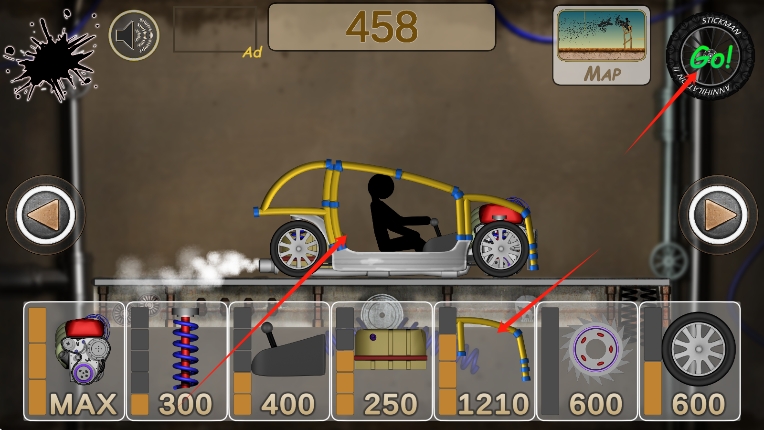Screen dimensions: 764x430
Task: Upgrade the fuel tank for 250
Action: coord(381,361)
